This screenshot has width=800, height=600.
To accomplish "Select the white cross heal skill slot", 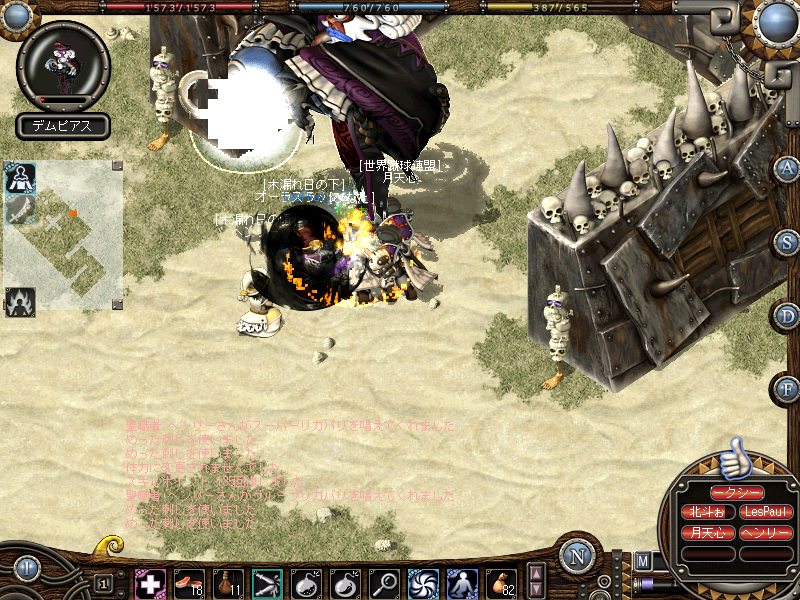I will [150, 582].
